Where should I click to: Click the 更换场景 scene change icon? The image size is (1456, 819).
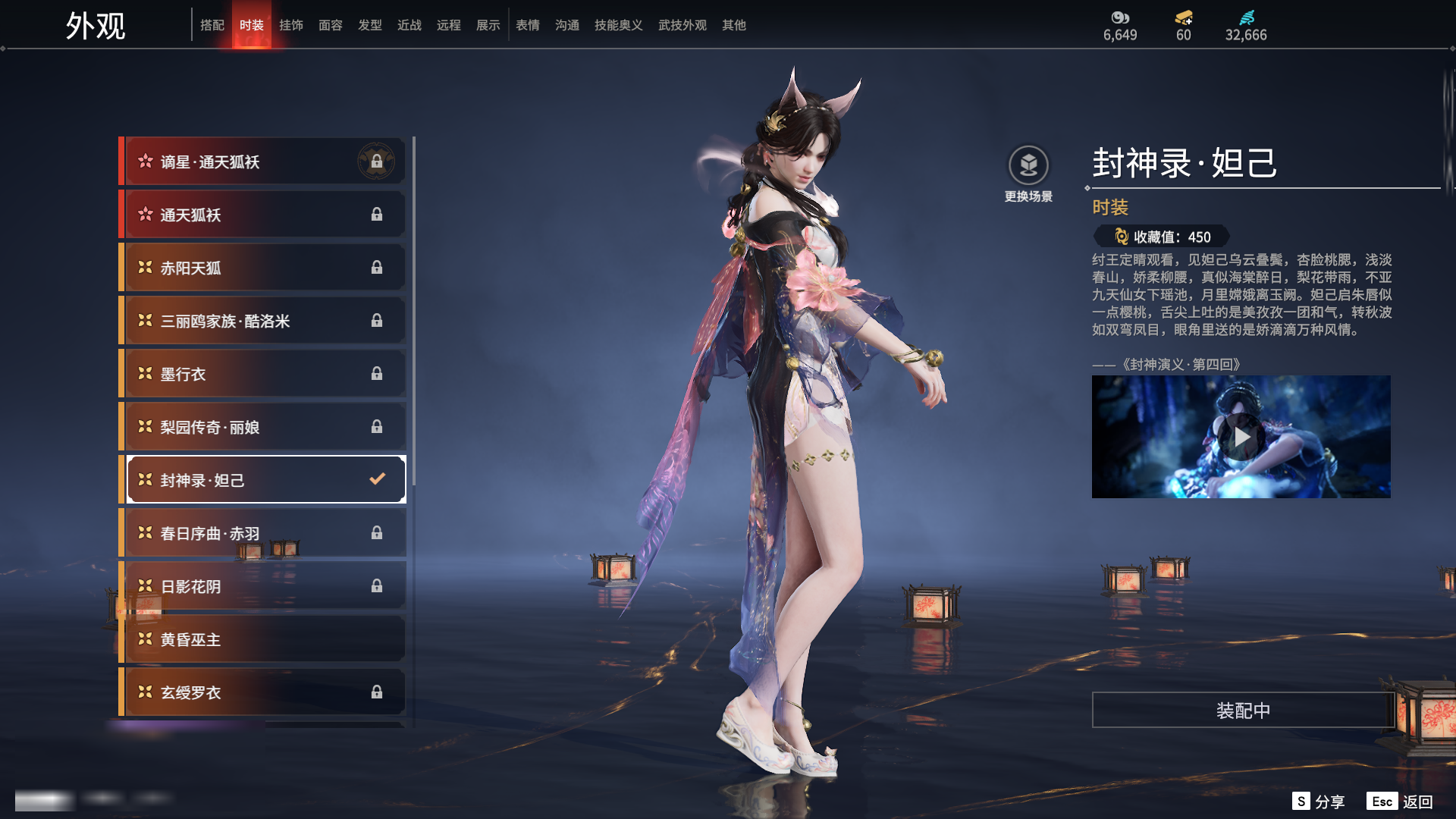click(x=1028, y=165)
